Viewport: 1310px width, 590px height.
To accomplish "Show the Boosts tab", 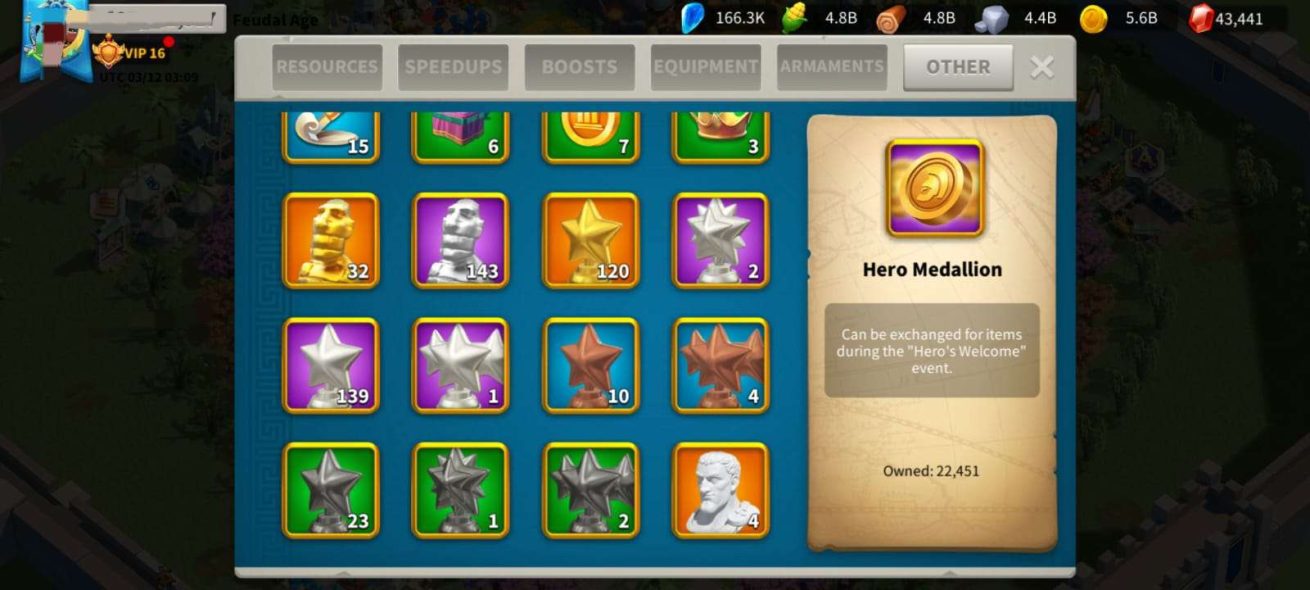I will 579,67.
